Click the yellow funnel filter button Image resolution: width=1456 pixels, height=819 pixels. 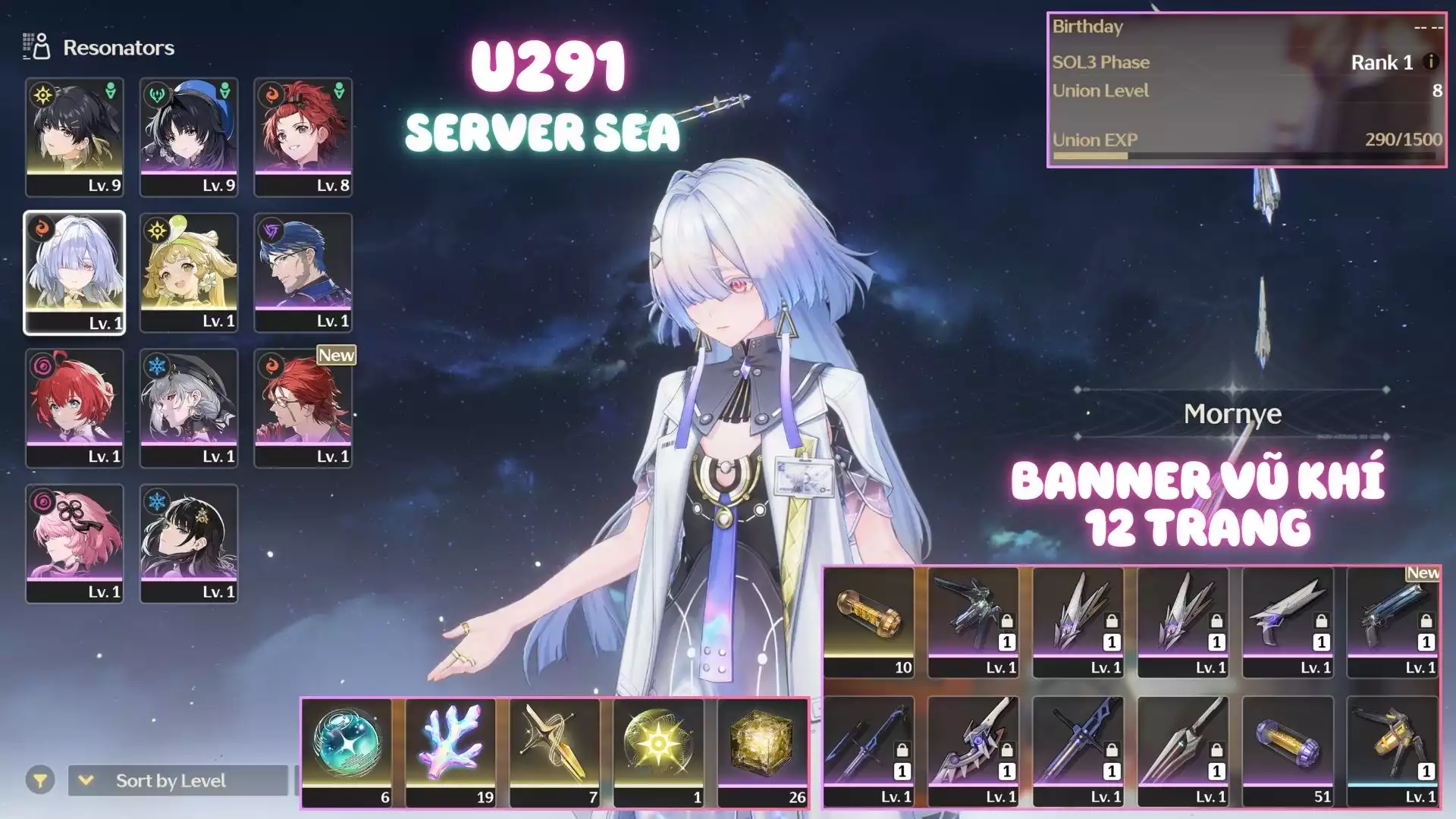[x=40, y=780]
